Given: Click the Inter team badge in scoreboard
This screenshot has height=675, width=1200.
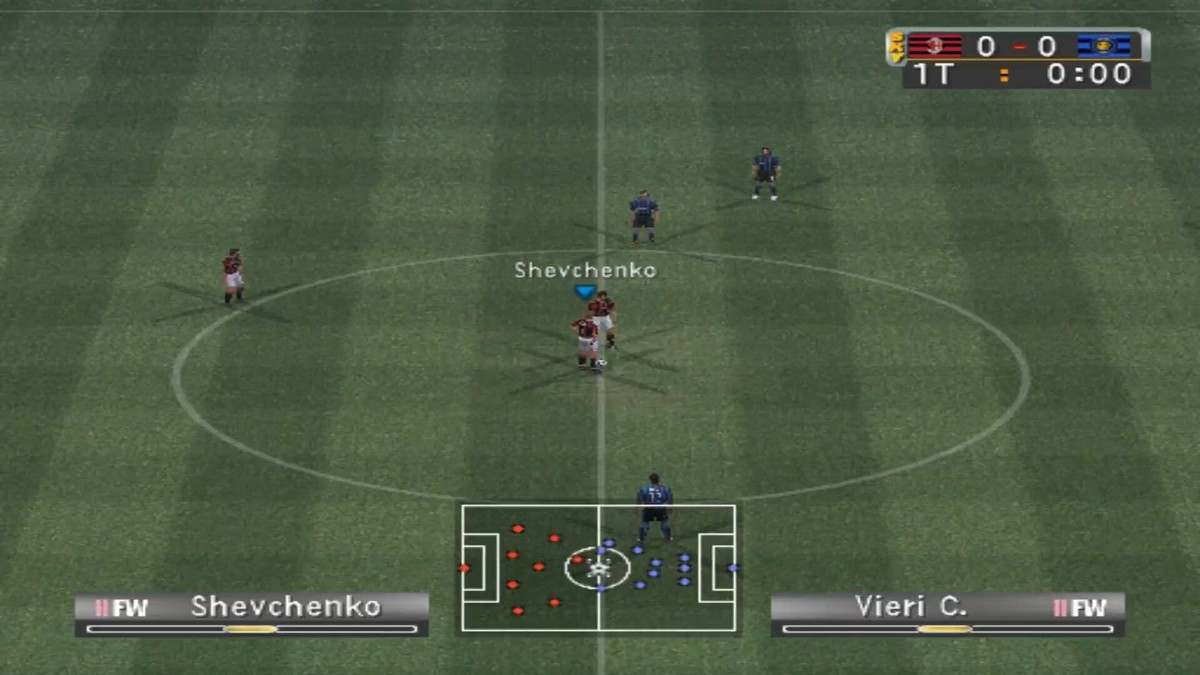Looking at the screenshot, I should (x=1103, y=46).
